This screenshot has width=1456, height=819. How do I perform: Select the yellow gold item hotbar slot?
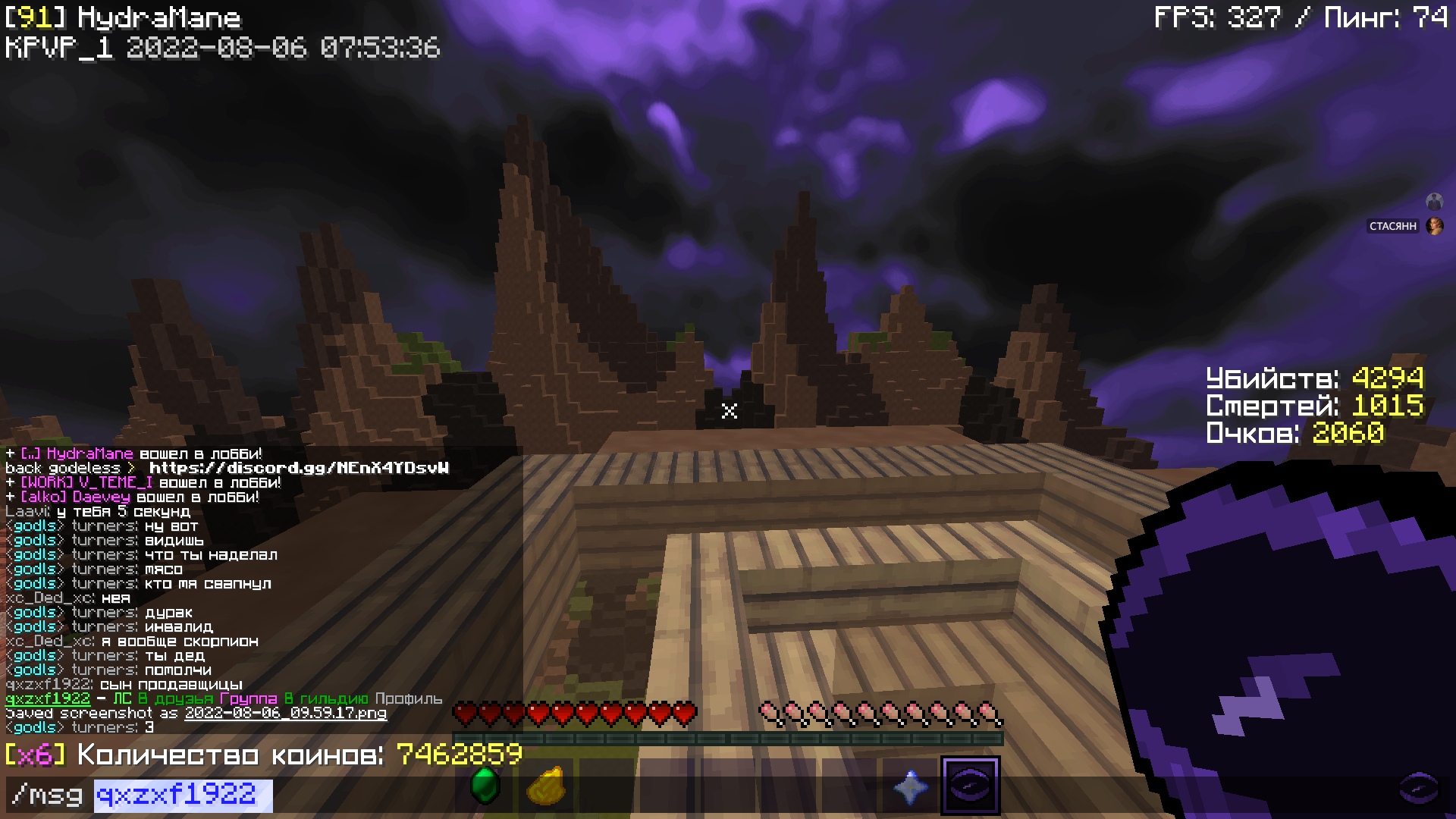(546, 786)
